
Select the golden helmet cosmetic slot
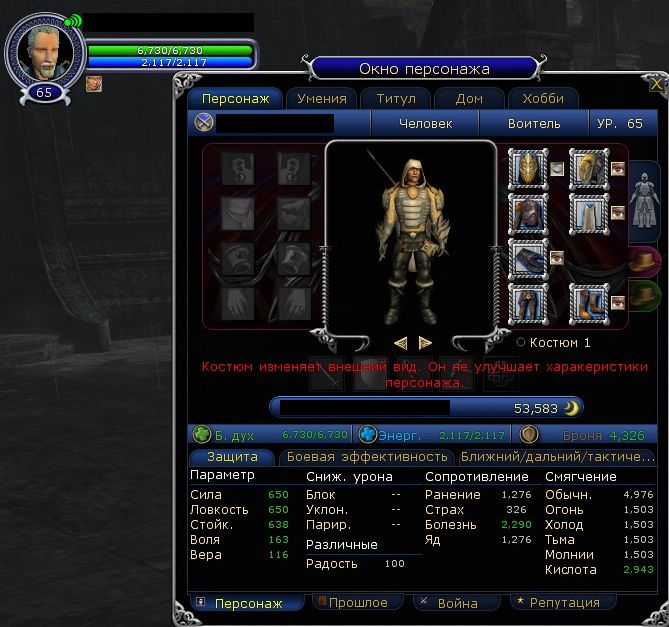pyautogui.click(x=527, y=167)
